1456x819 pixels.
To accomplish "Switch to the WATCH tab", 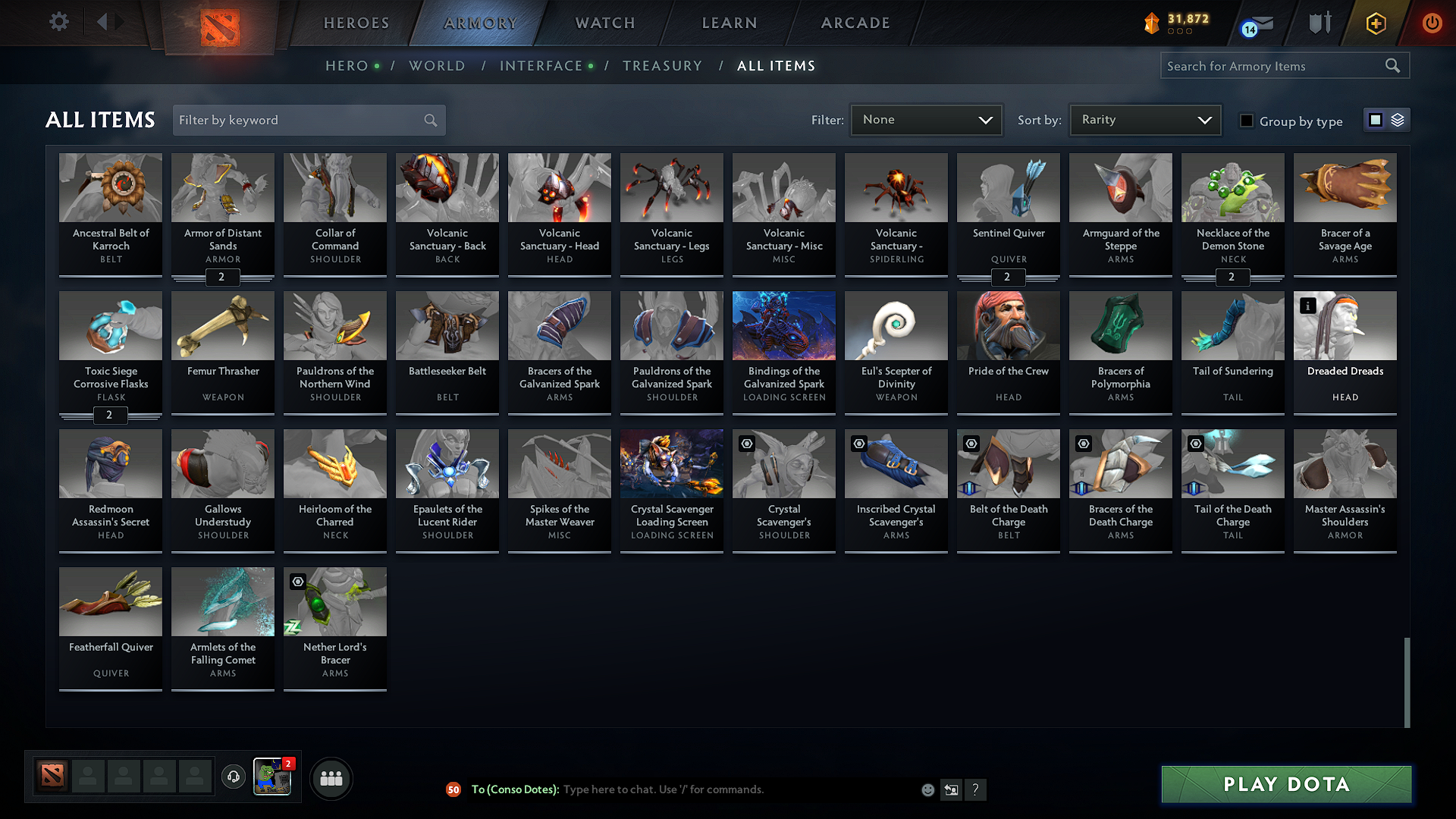I will click(x=603, y=23).
